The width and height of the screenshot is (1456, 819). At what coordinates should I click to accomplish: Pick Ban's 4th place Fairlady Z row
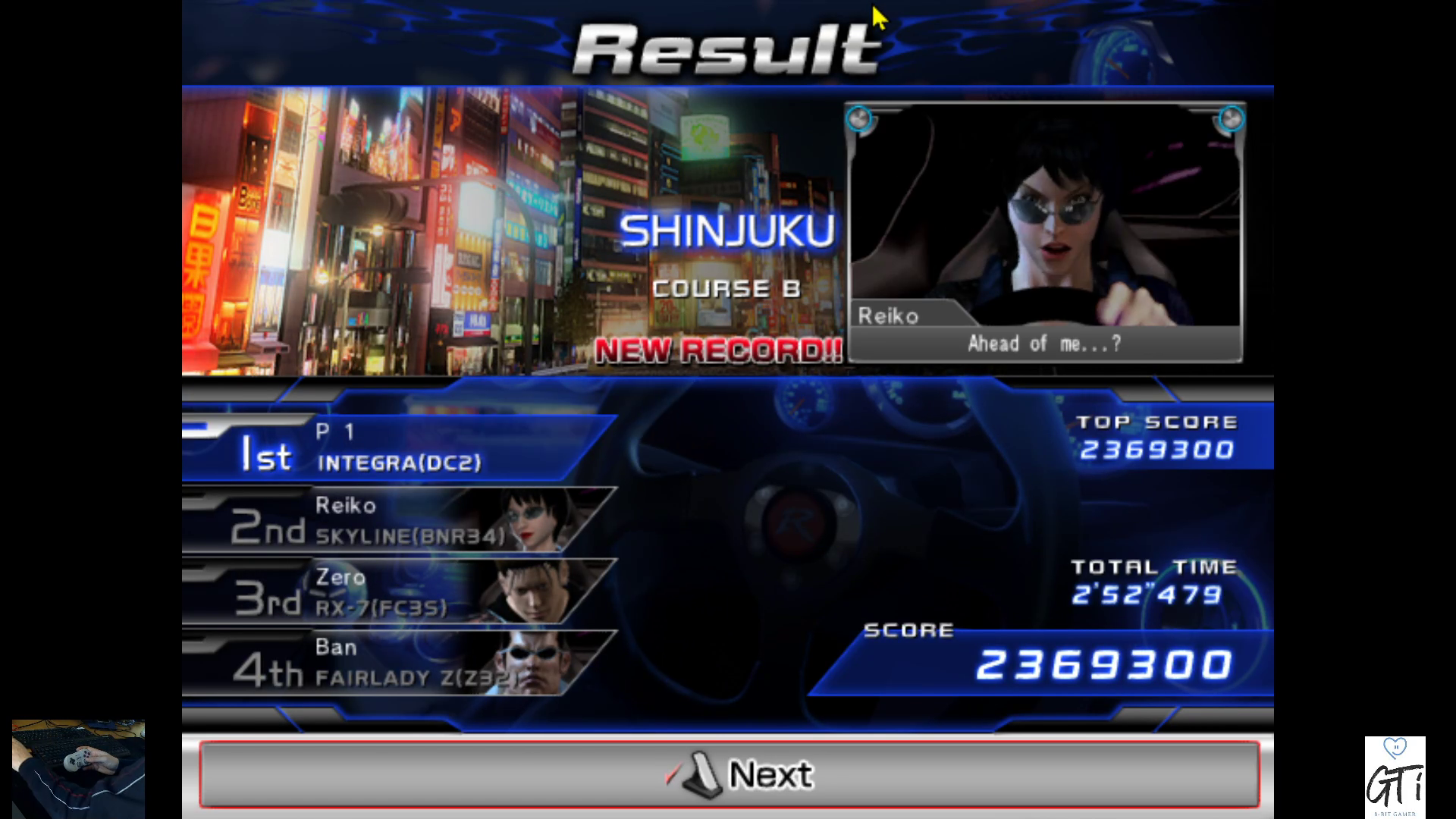[x=394, y=663]
